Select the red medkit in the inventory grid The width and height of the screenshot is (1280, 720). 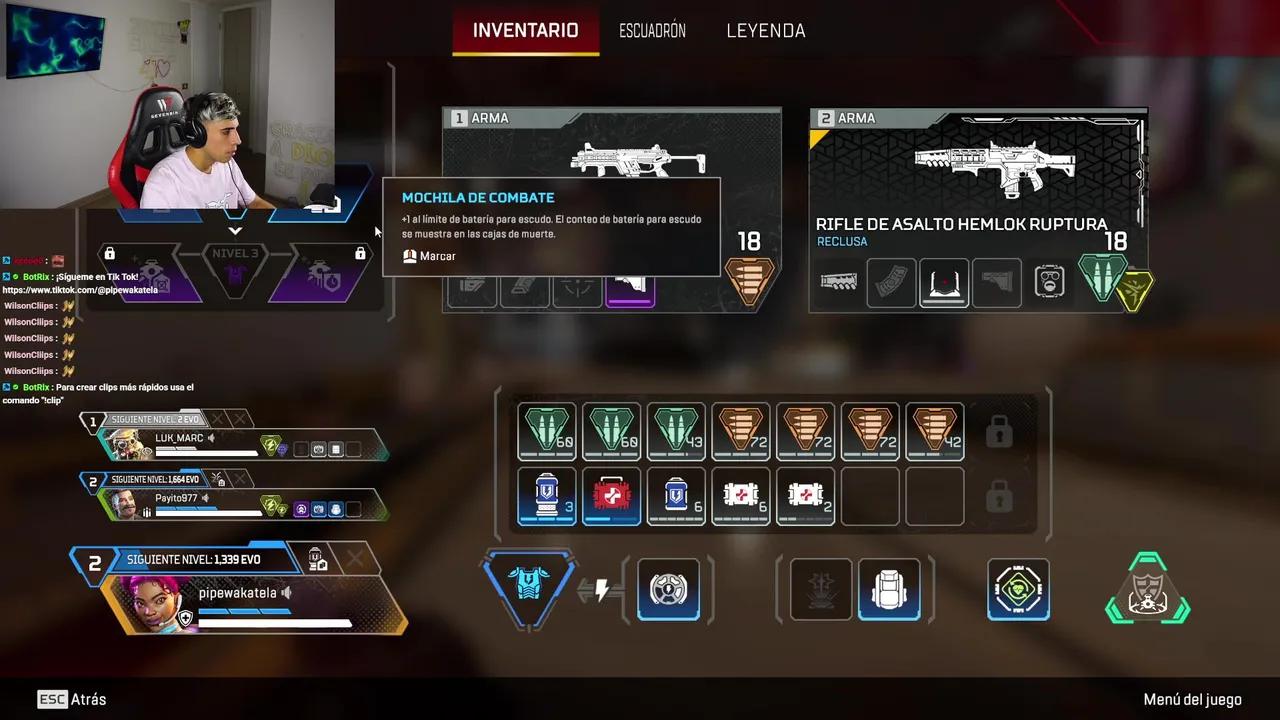coord(611,496)
